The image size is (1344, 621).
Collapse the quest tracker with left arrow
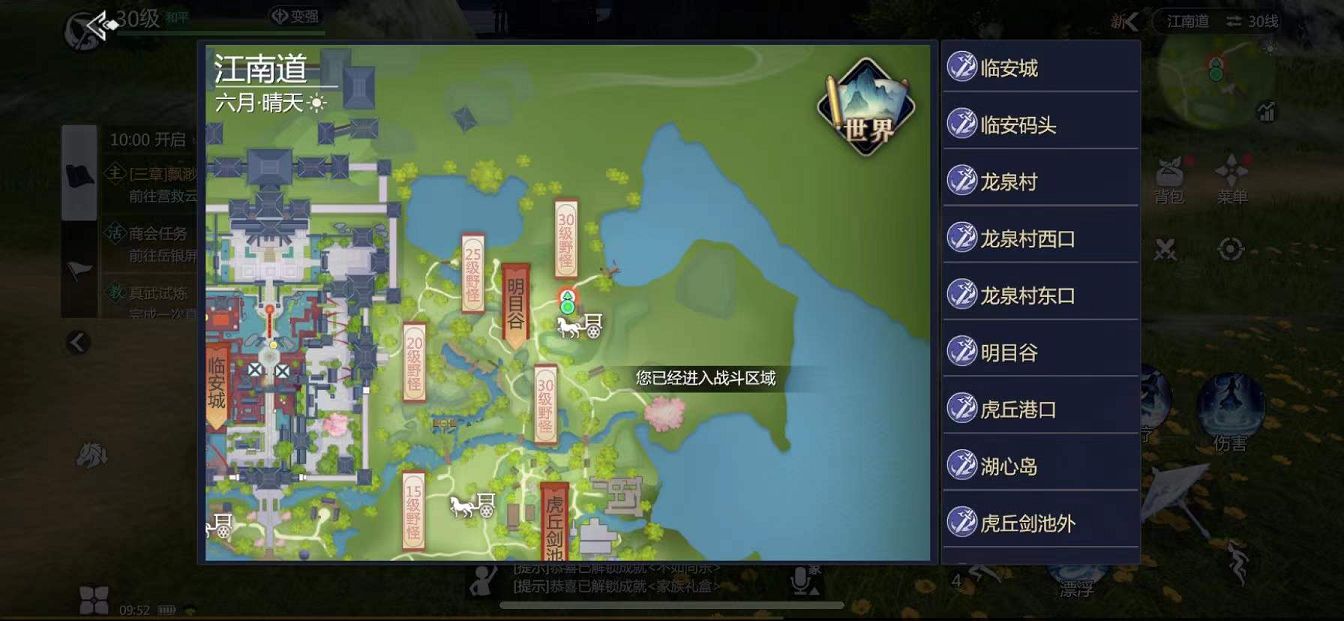(78, 343)
